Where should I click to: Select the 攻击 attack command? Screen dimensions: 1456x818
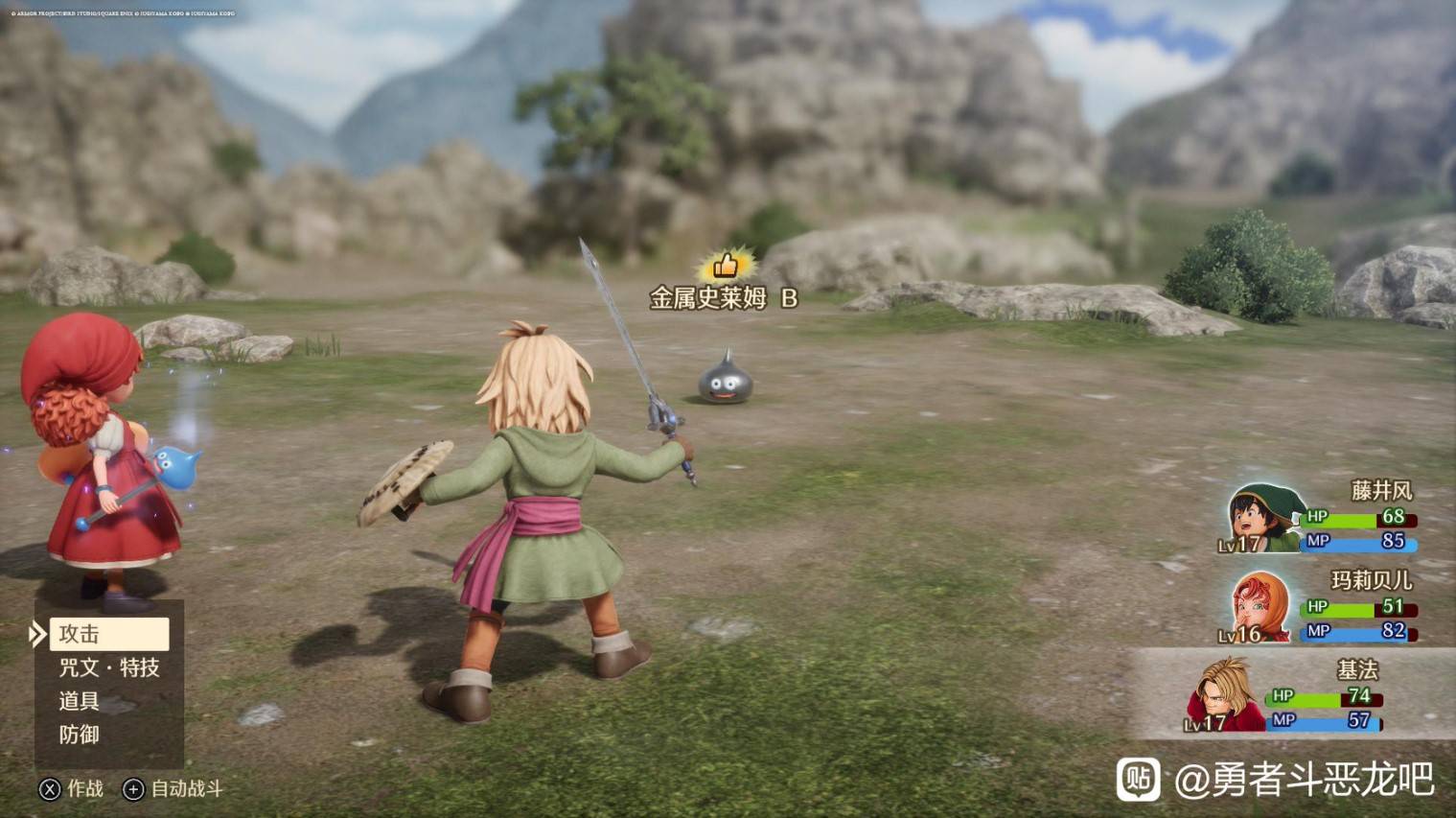108,634
